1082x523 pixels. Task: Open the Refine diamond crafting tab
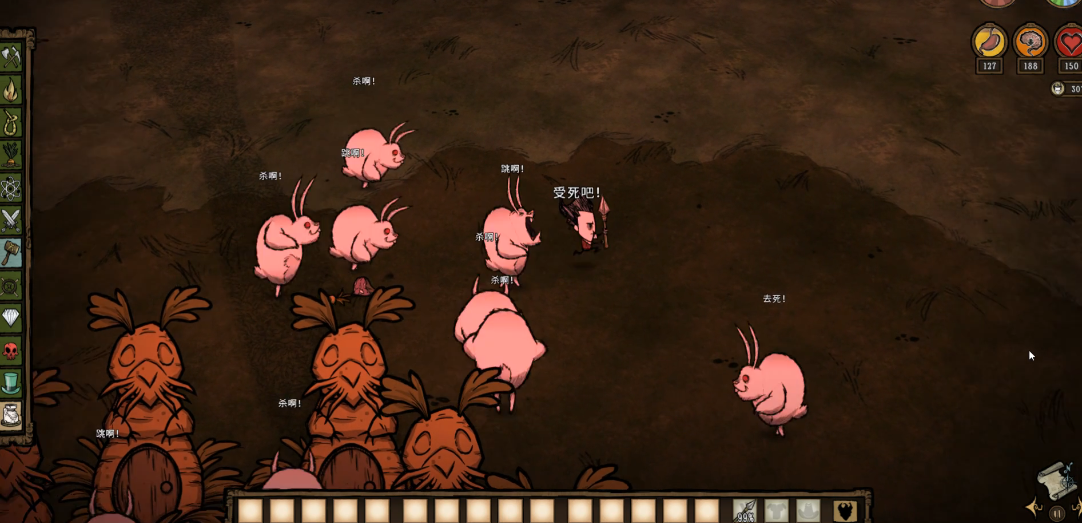coord(11,318)
